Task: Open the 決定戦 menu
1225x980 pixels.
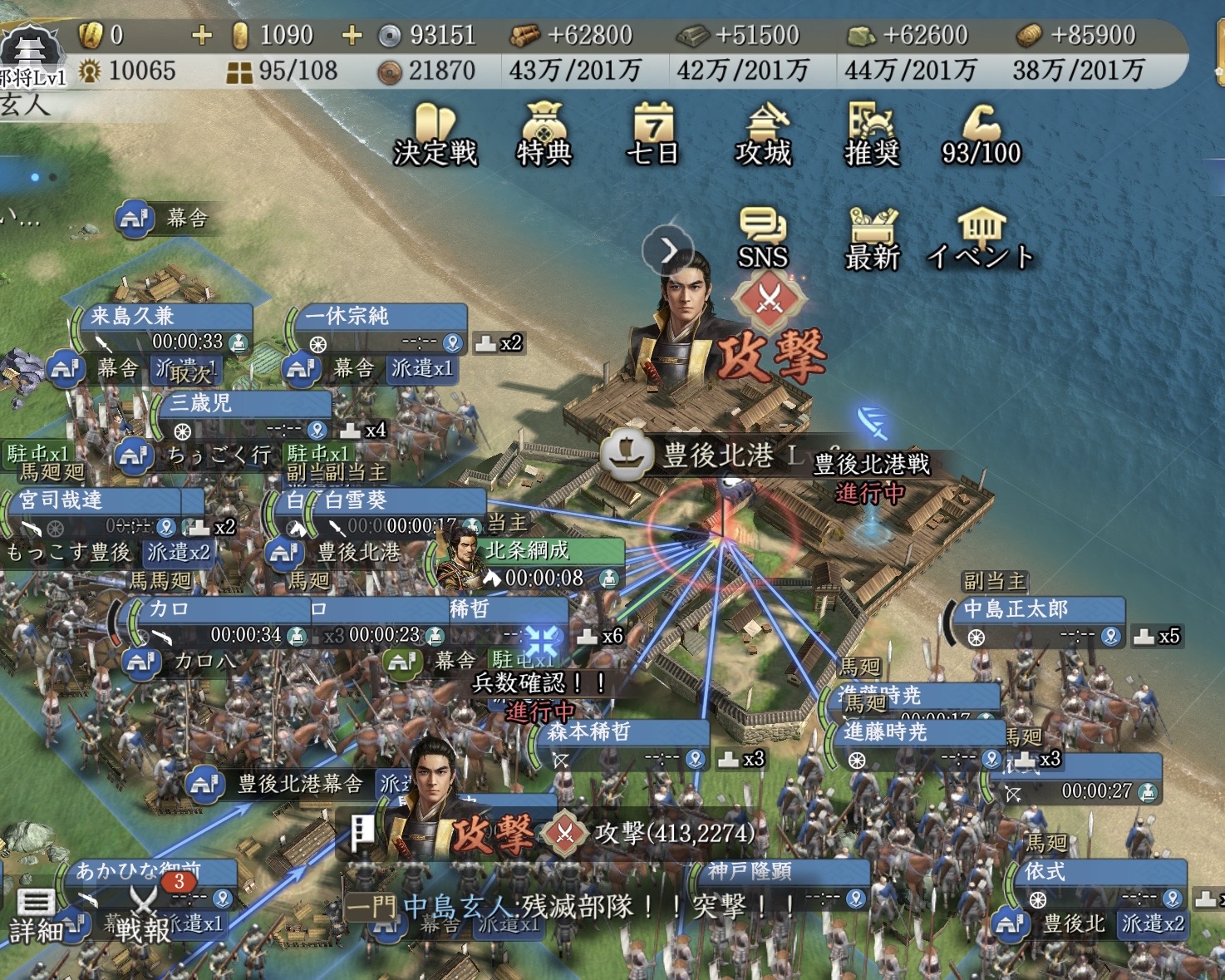Action: pos(435,135)
